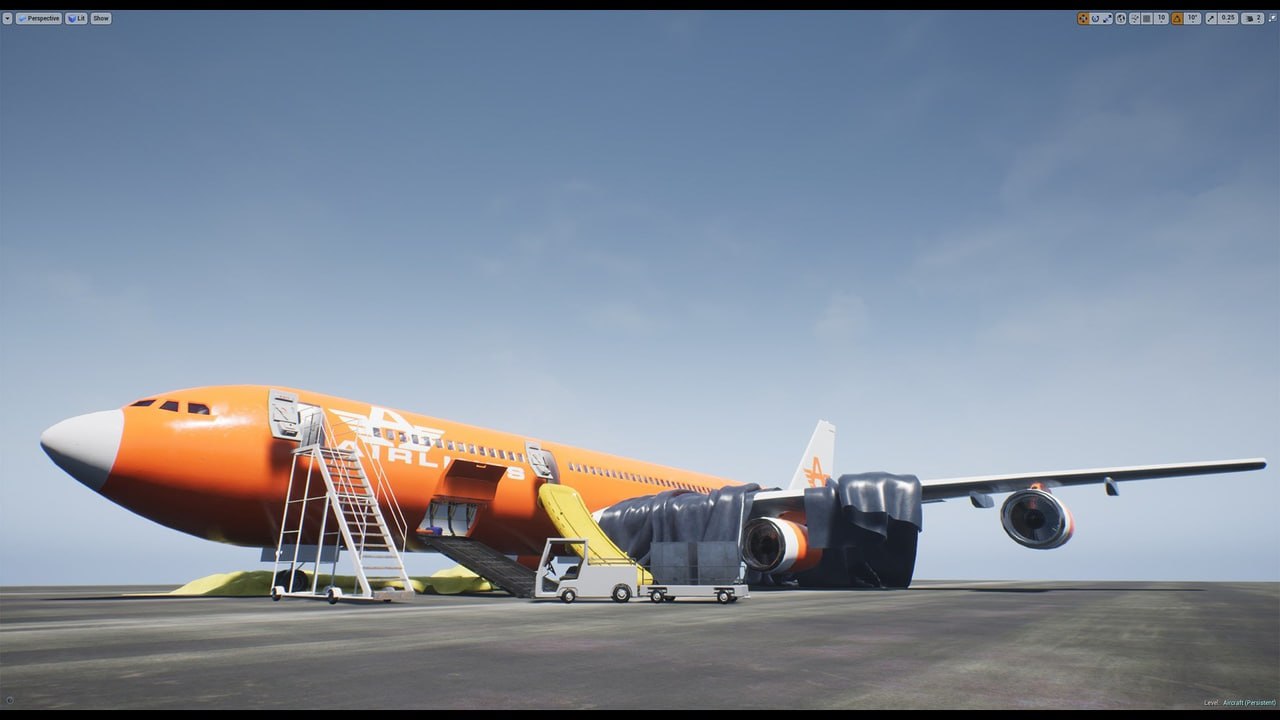Select the Scale tool
The width and height of the screenshot is (1280, 720).
pos(1106,18)
